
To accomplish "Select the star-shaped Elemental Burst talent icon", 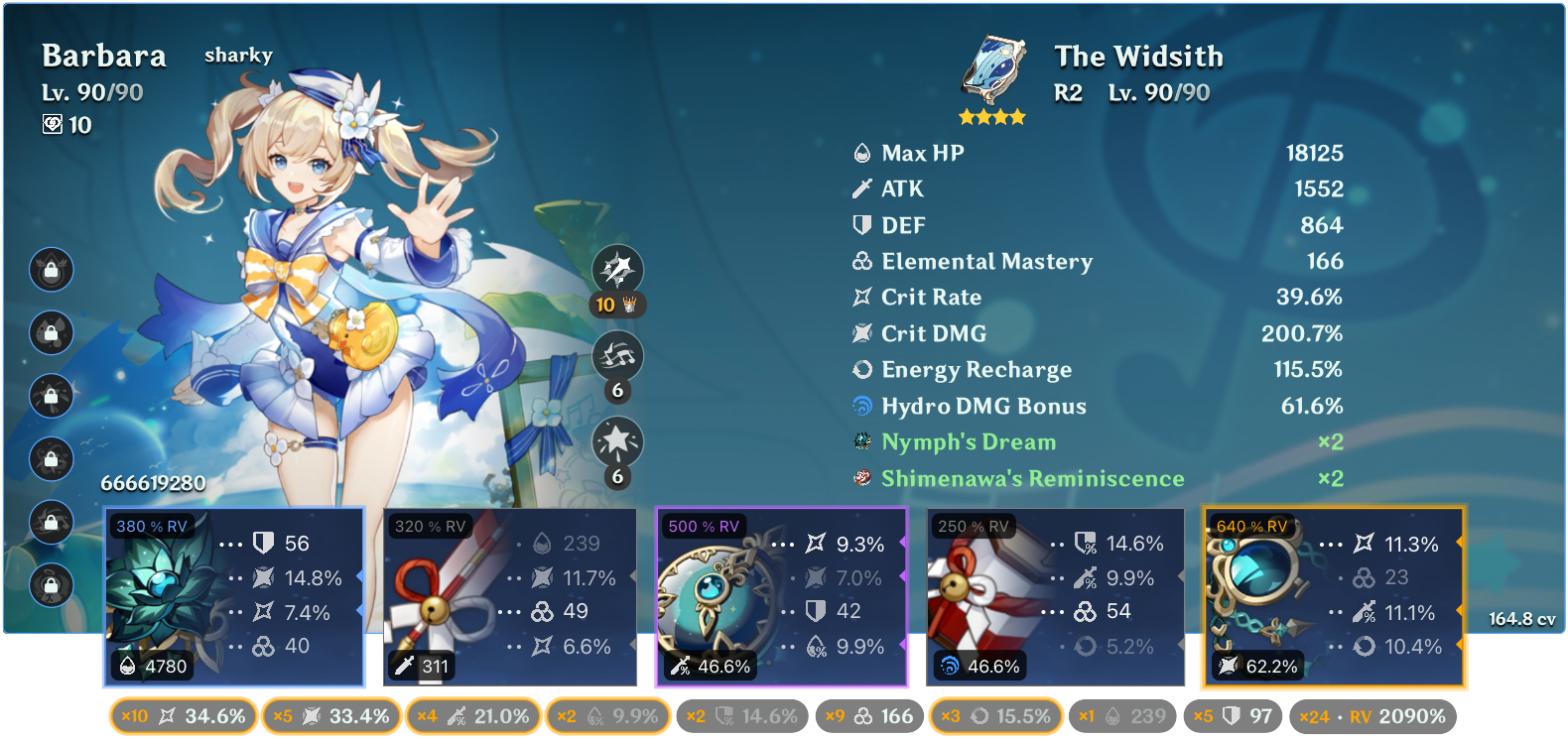I will (x=619, y=438).
